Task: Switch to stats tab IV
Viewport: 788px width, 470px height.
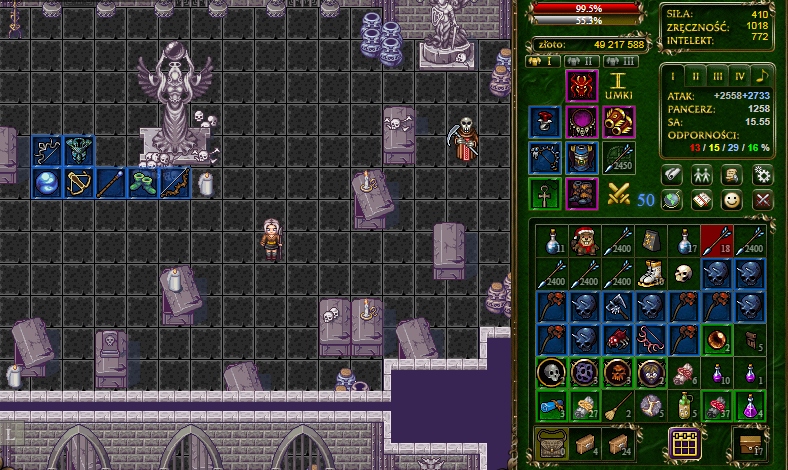Action: point(740,76)
